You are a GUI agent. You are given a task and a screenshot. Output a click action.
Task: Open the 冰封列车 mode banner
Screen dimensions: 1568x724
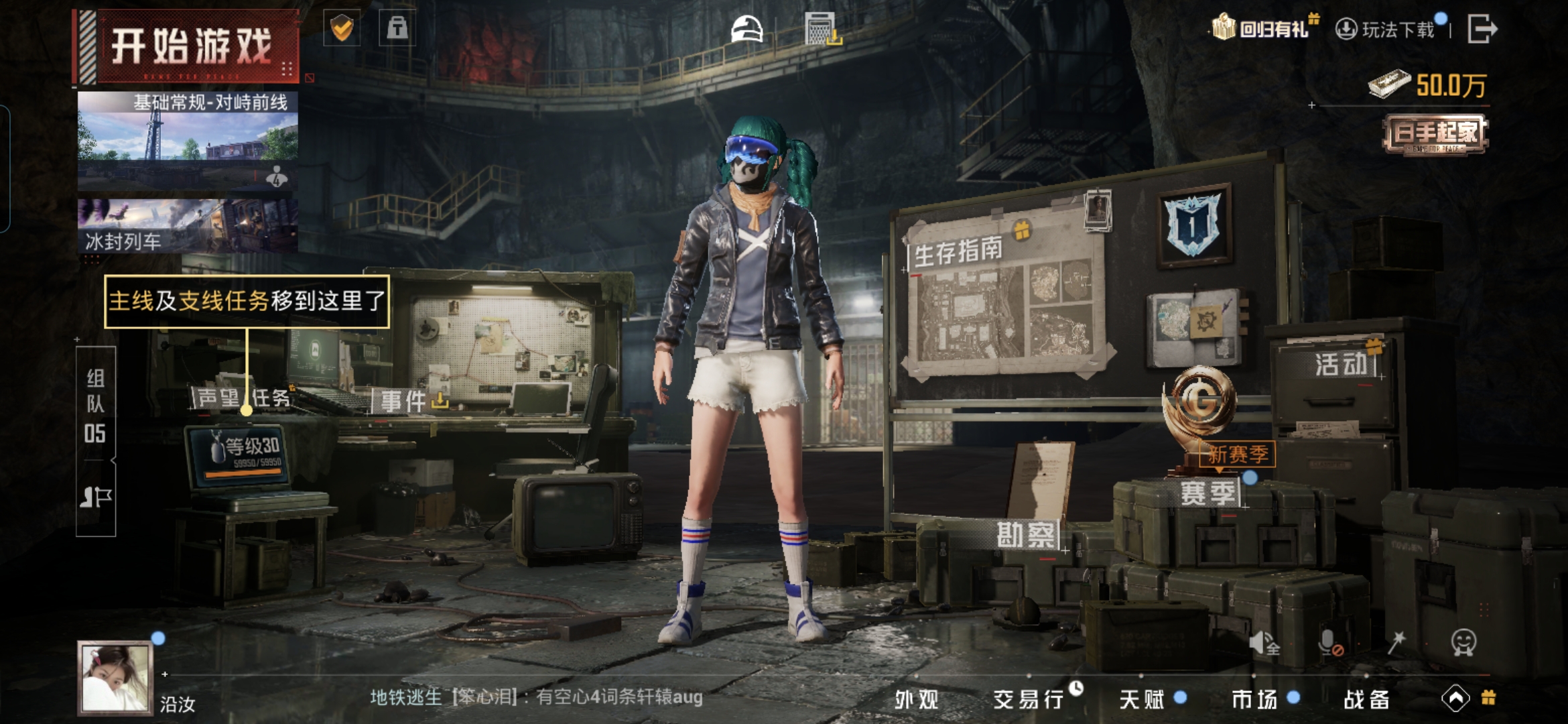pos(188,226)
